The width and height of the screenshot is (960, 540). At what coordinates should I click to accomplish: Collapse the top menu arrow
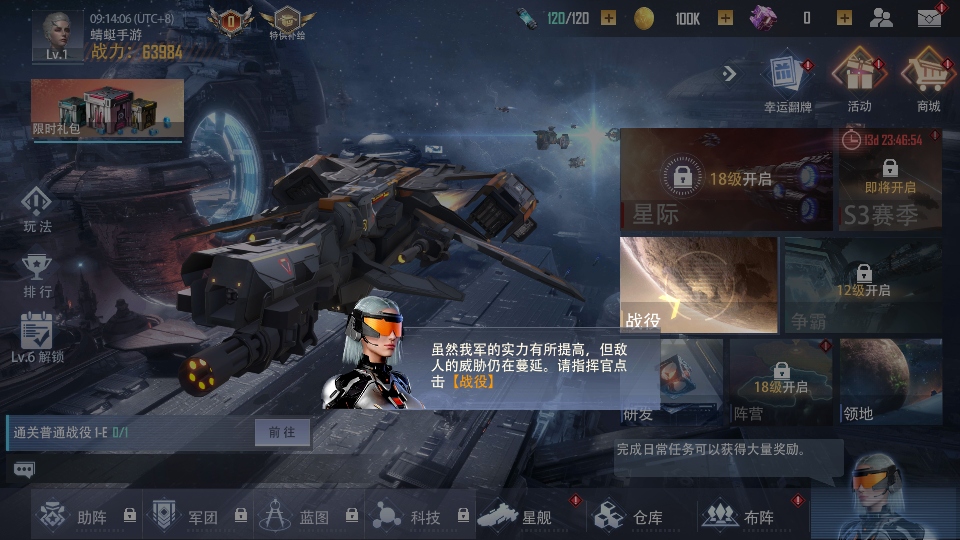(x=729, y=73)
